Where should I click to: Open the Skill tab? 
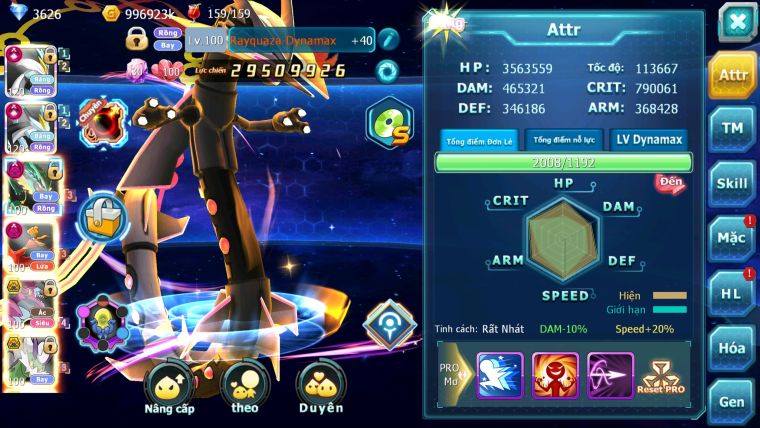pyautogui.click(x=732, y=183)
